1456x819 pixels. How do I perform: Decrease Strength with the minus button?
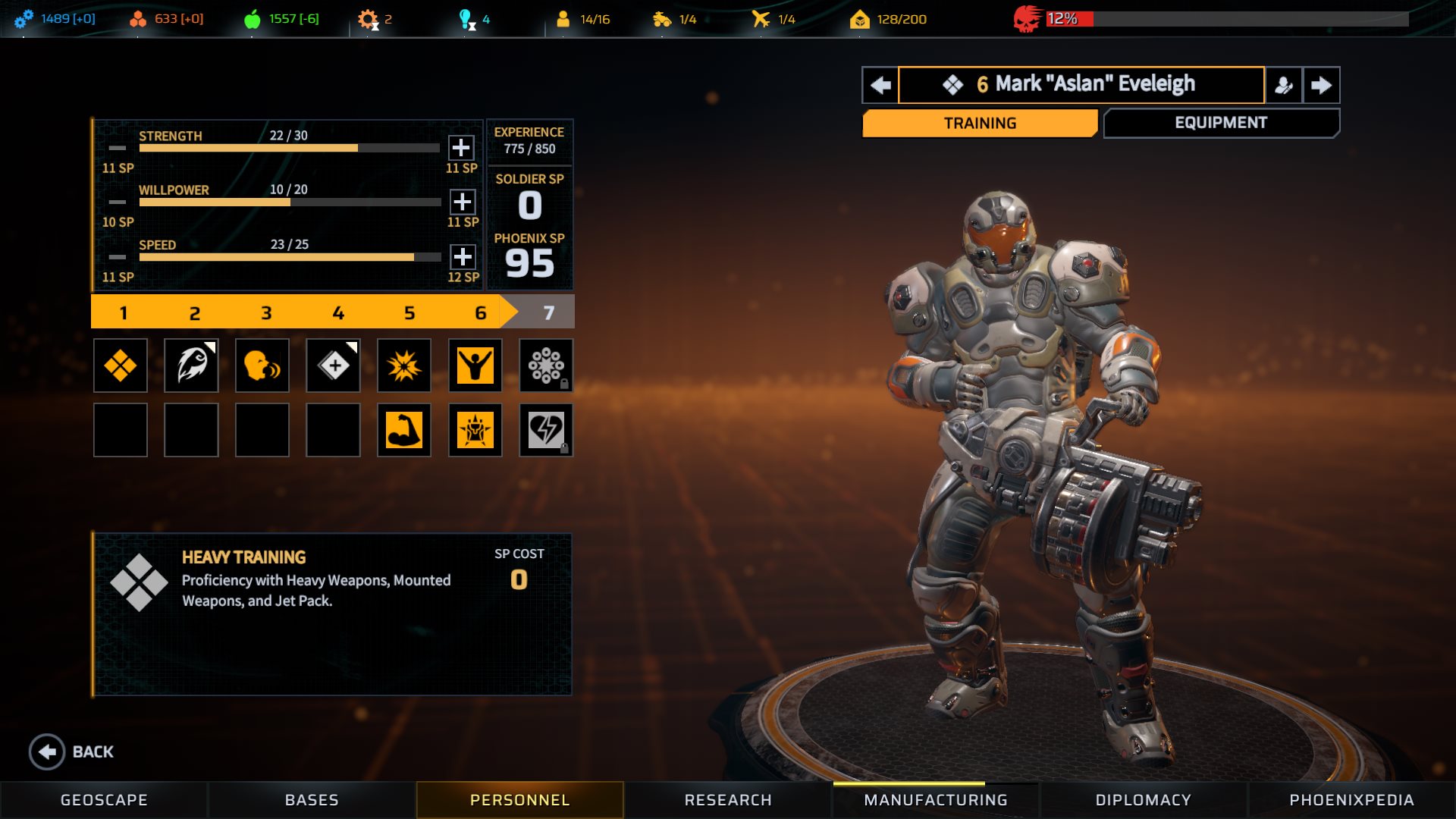(x=118, y=147)
